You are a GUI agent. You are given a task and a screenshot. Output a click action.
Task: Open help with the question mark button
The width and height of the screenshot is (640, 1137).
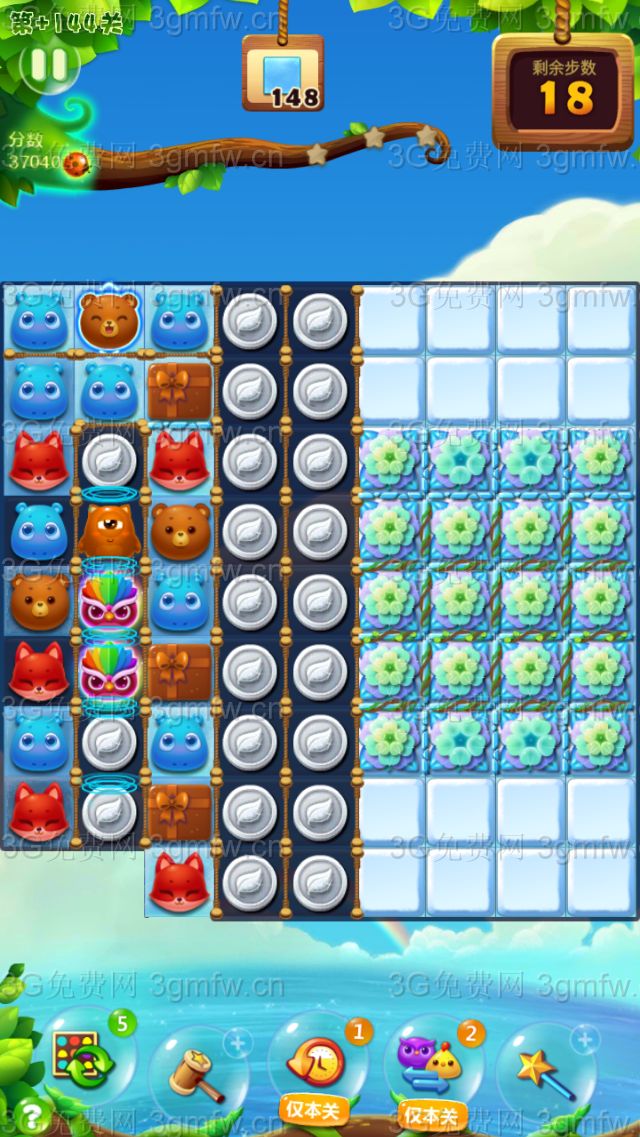point(31,1112)
